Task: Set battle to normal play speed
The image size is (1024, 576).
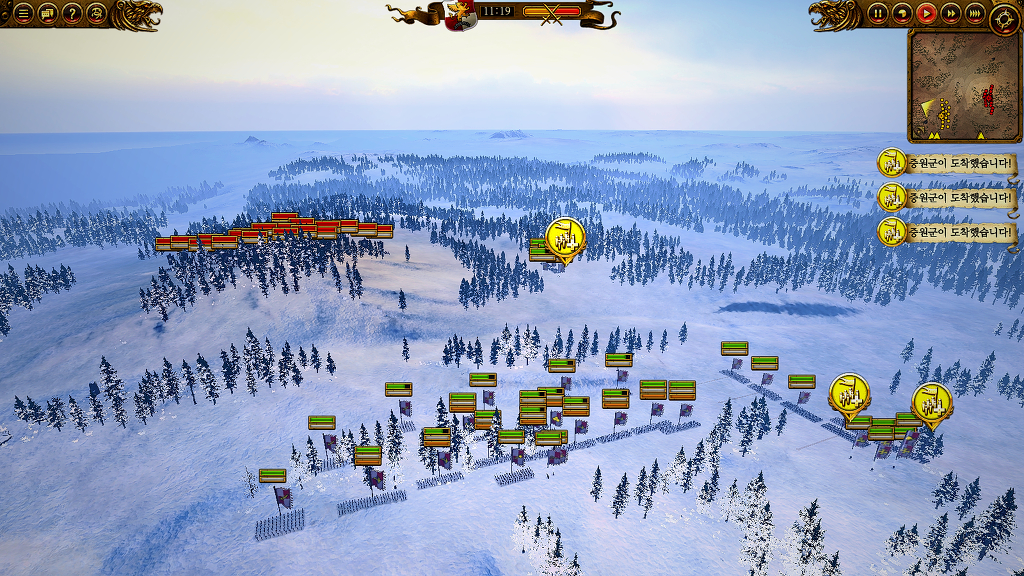Action: 927,13
